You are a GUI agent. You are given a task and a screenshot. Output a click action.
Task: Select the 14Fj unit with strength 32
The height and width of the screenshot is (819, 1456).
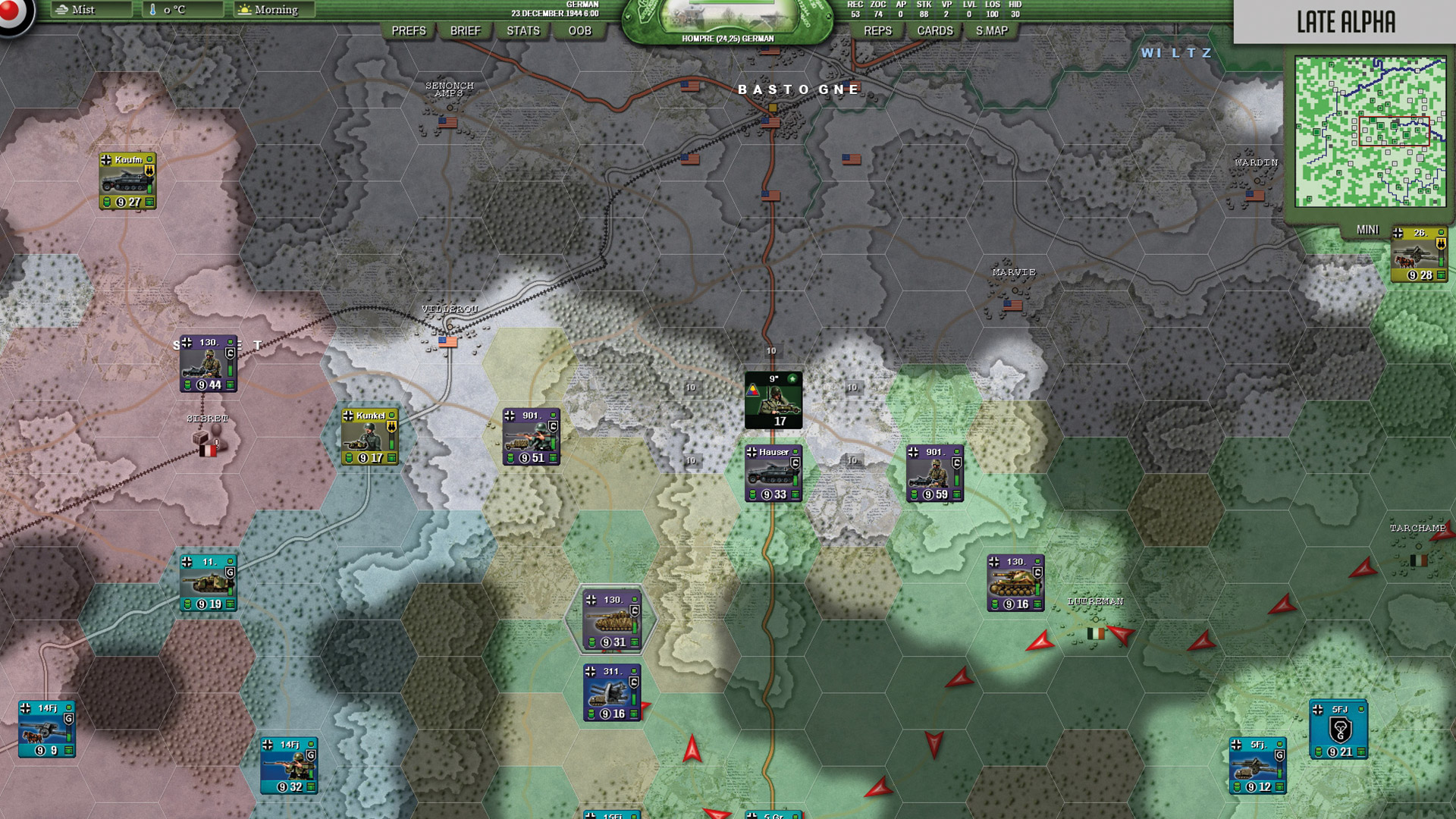pyautogui.click(x=288, y=766)
